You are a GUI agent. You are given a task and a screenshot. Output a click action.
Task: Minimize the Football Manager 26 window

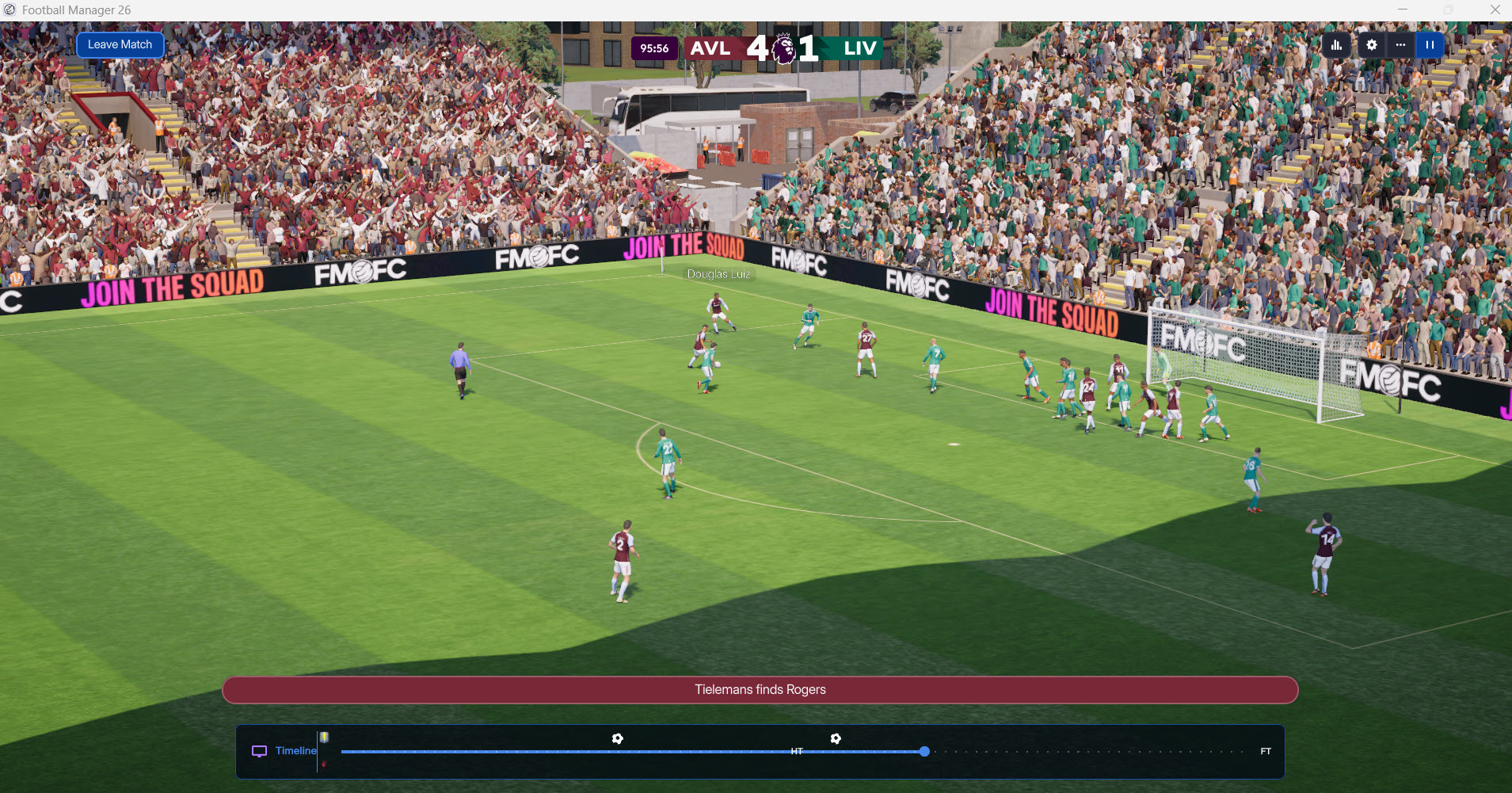coord(1403,10)
